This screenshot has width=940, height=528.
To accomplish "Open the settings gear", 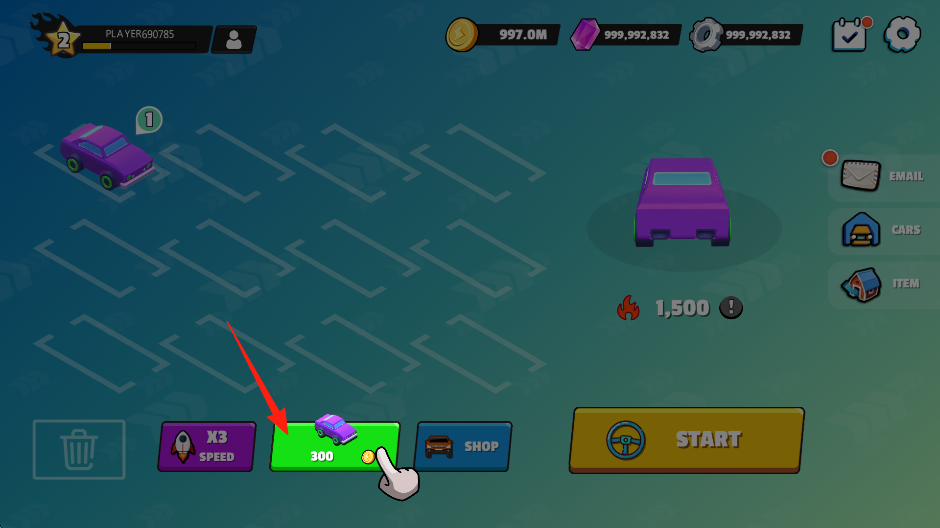I will [903, 34].
